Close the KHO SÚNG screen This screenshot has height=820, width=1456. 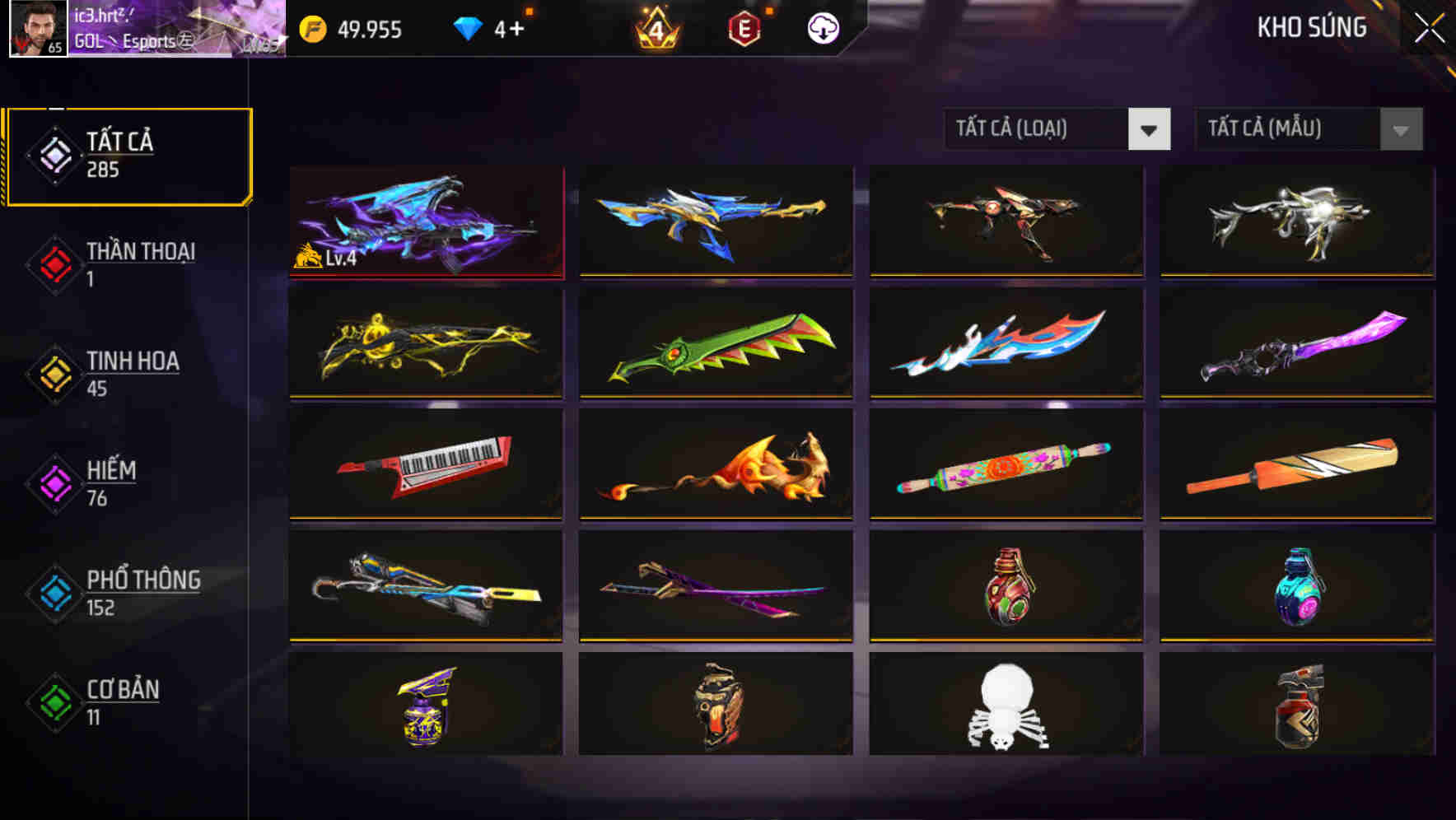pyautogui.click(x=1430, y=27)
